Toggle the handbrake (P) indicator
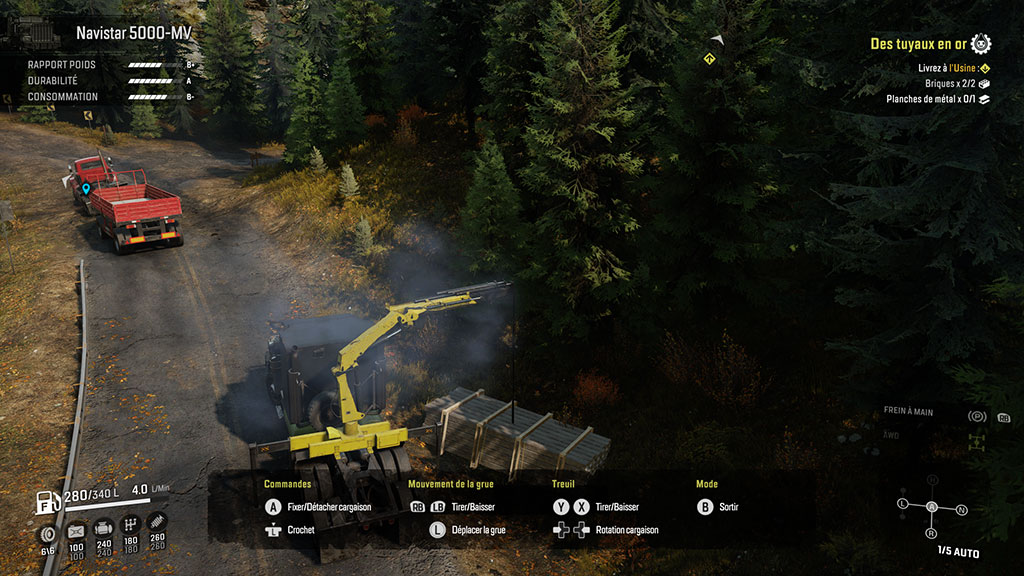Screen dimensions: 1024x576 (977, 416)
